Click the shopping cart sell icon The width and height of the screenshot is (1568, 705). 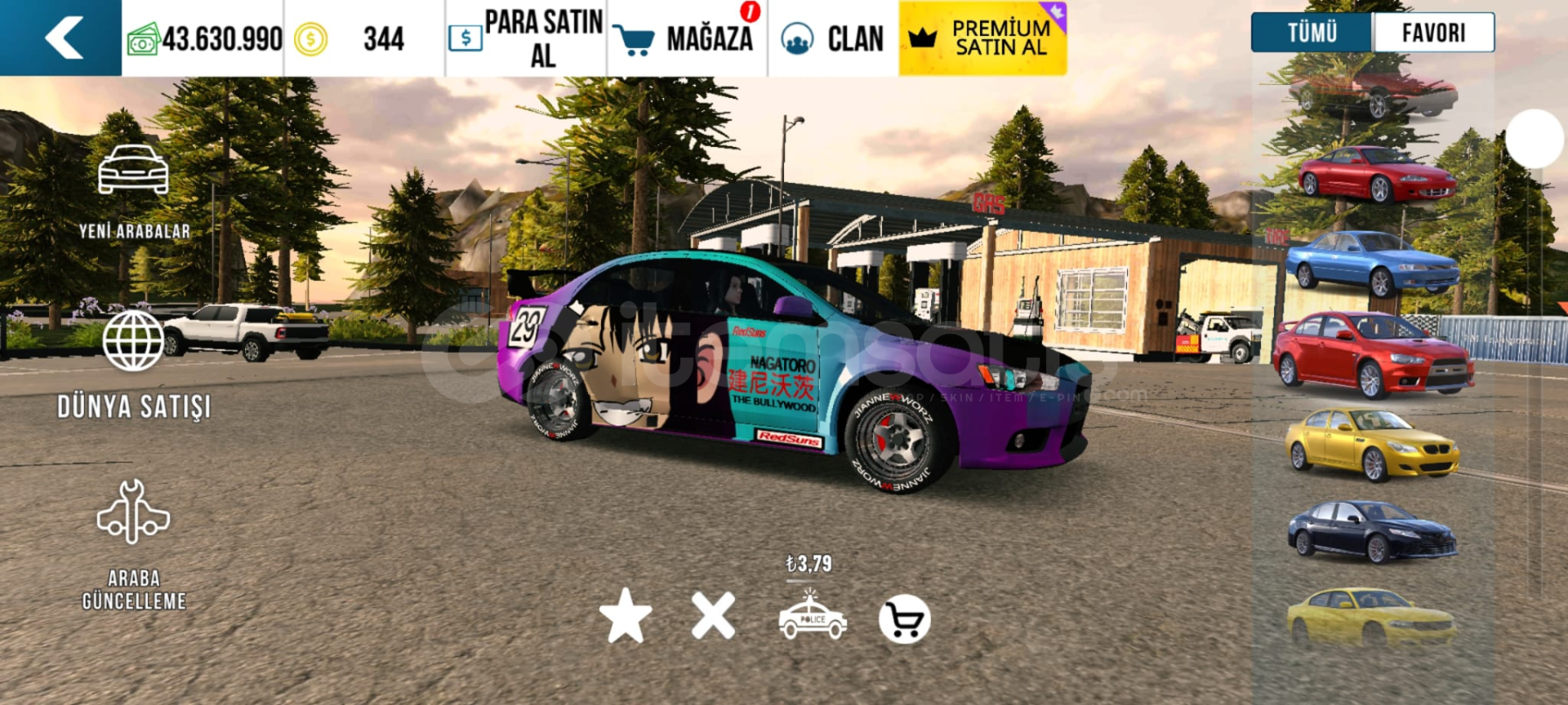click(904, 619)
